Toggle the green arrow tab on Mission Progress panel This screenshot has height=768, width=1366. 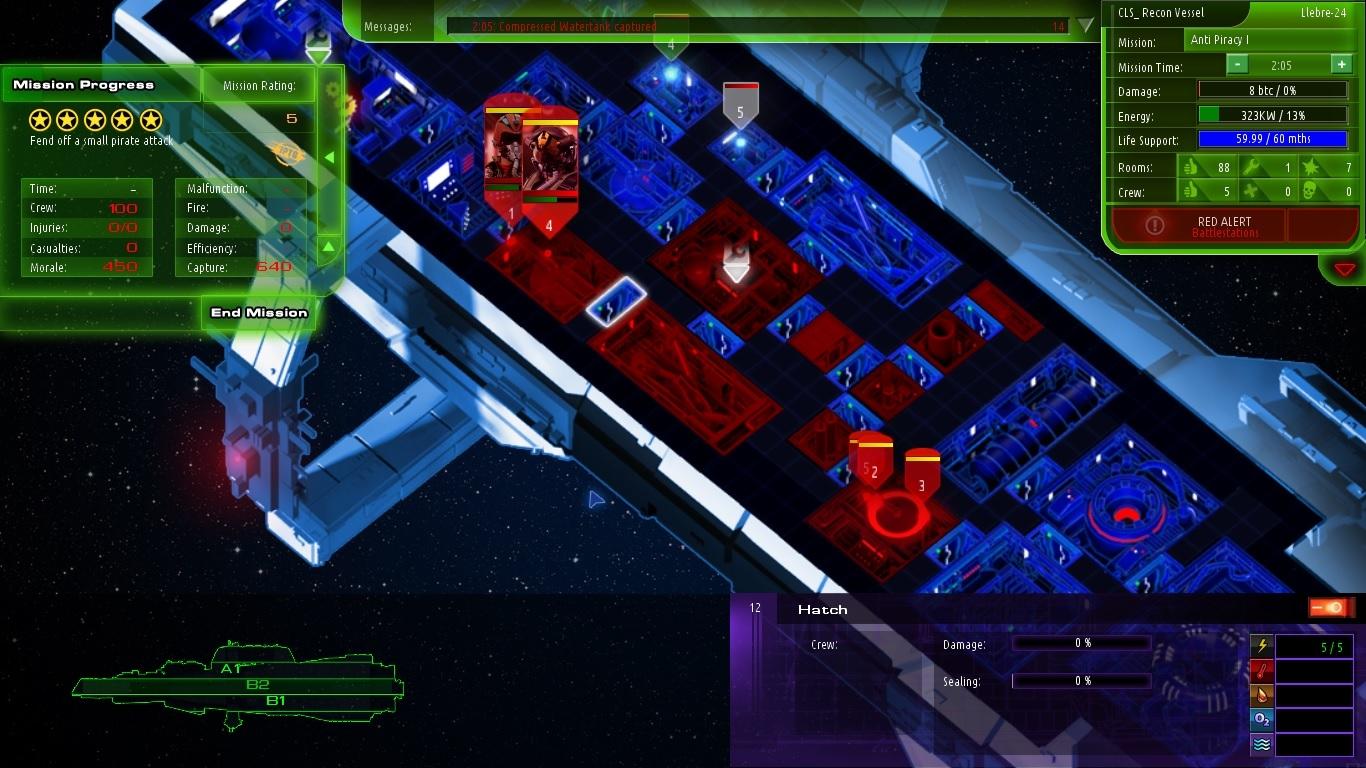pyautogui.click(x=327, y=157)
